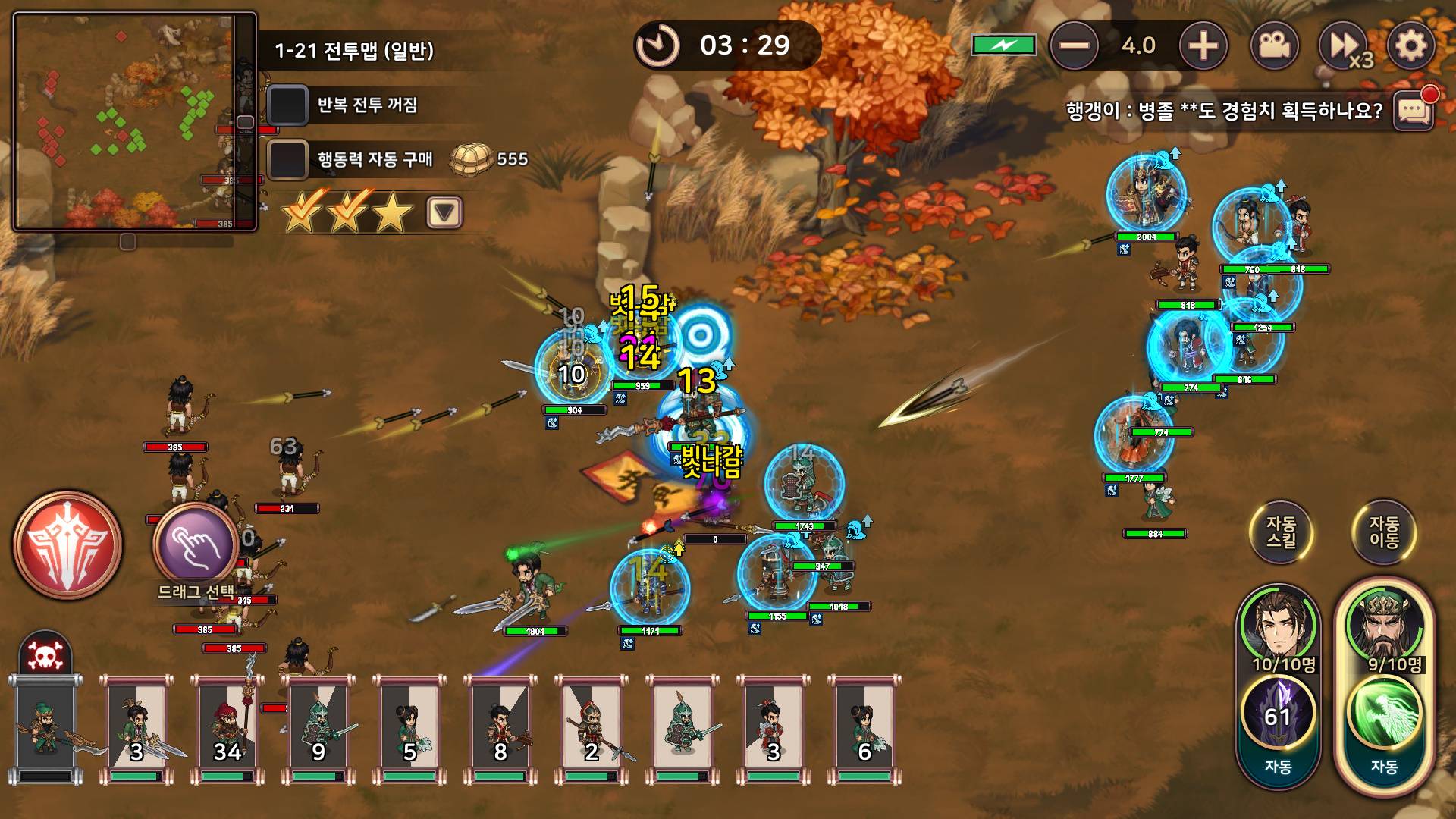The height and width of the screenshot is (819, 1456).
Task: Activate the purple skill showing 61
Action: pos(1278,713)
